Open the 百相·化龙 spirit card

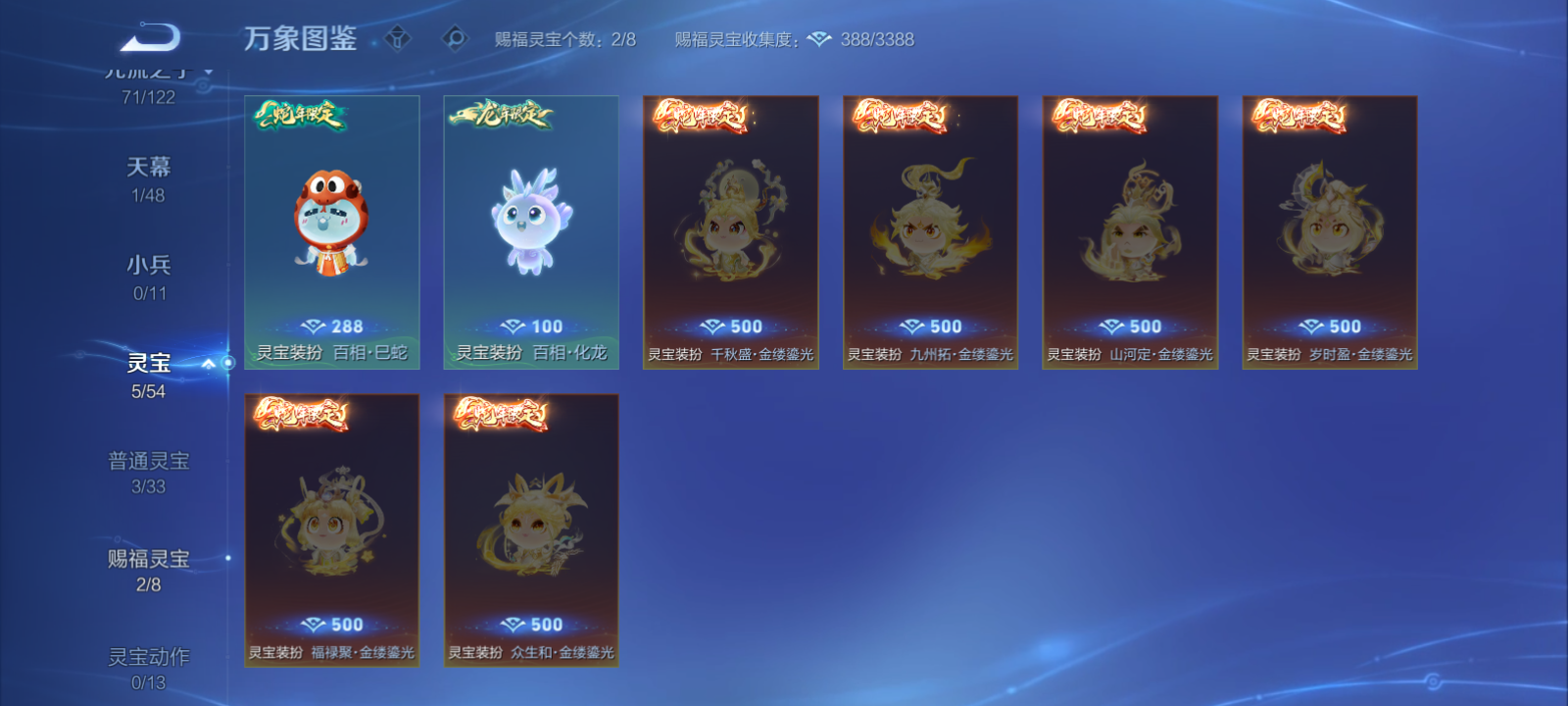(530, 232)
